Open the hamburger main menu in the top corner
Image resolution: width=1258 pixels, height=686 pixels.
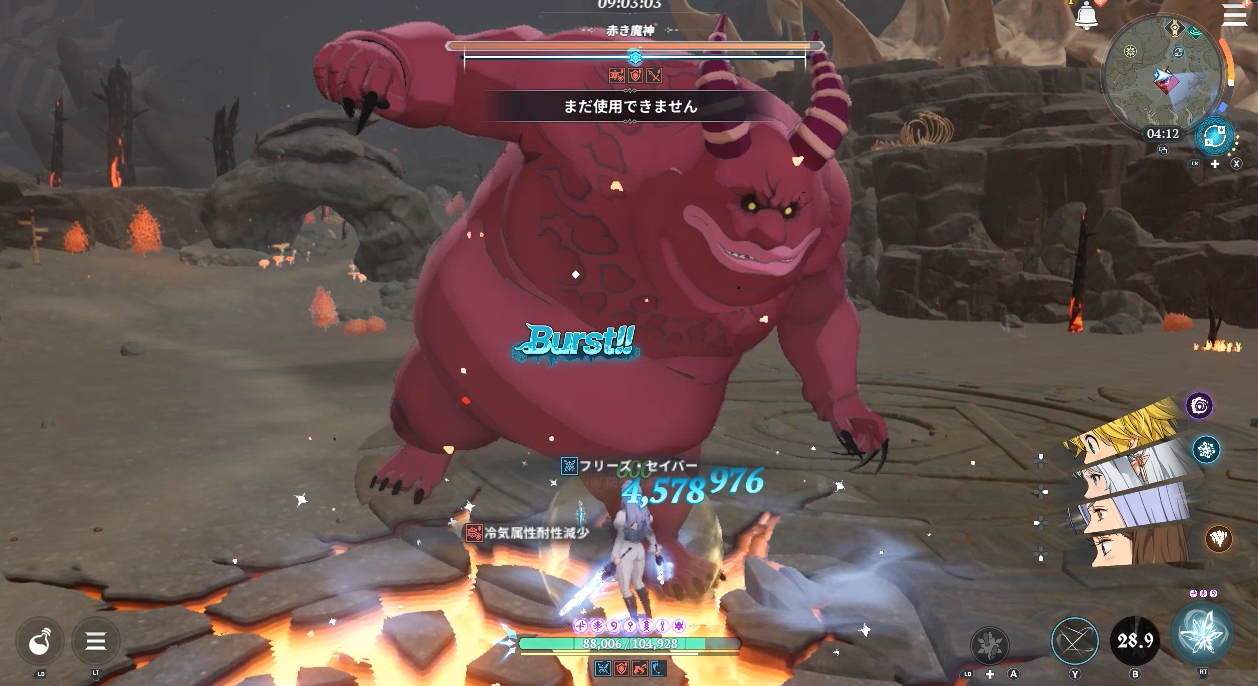click(1235, 15)
